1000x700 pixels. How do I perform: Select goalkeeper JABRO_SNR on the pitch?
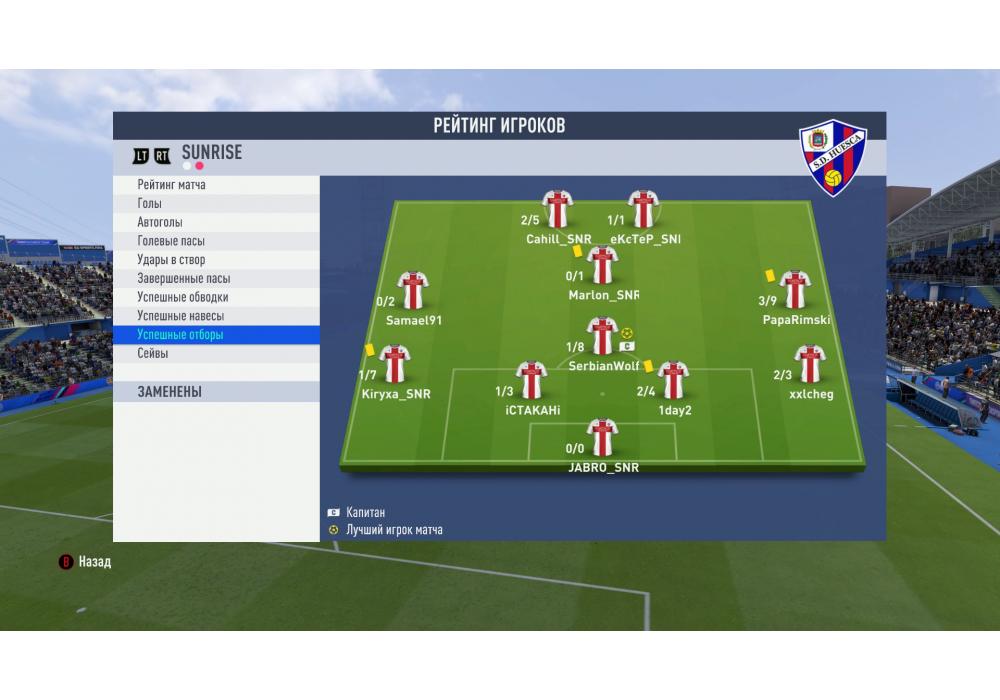pyautogui.click(x=602, y=438)
